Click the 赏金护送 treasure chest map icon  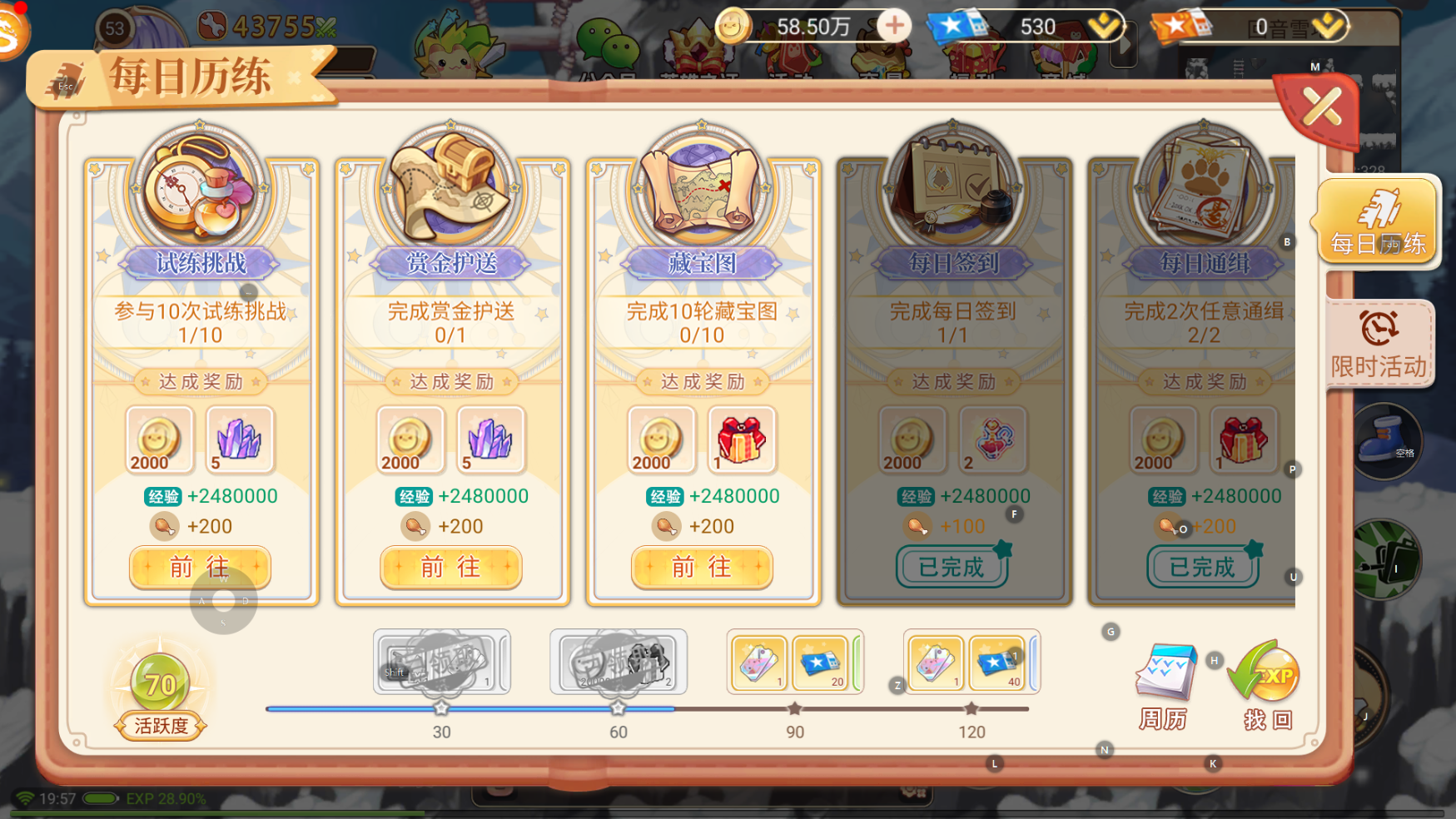(x=449, y=190)
